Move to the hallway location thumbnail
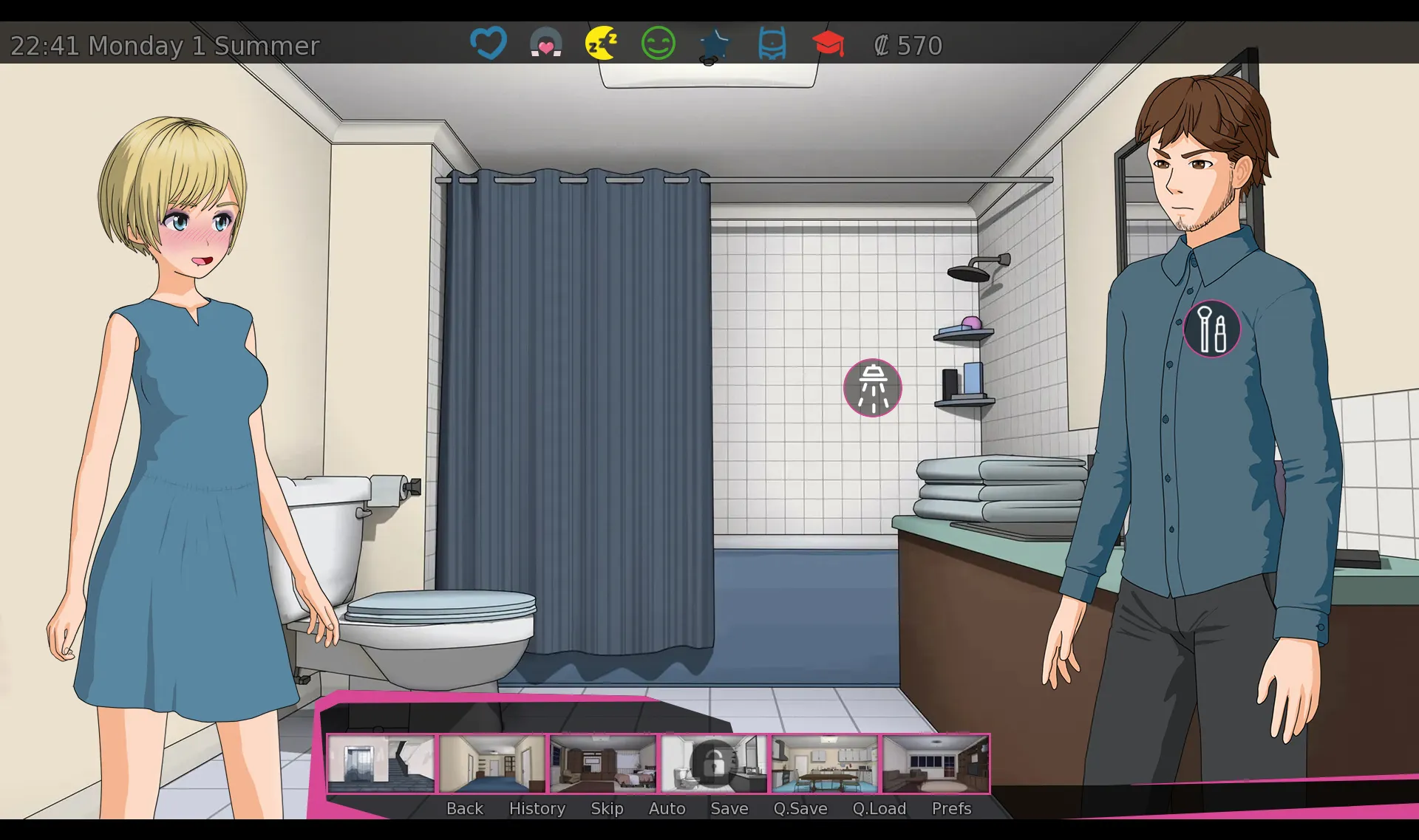This screenshot has width=1419, height=840. (492, 763)
